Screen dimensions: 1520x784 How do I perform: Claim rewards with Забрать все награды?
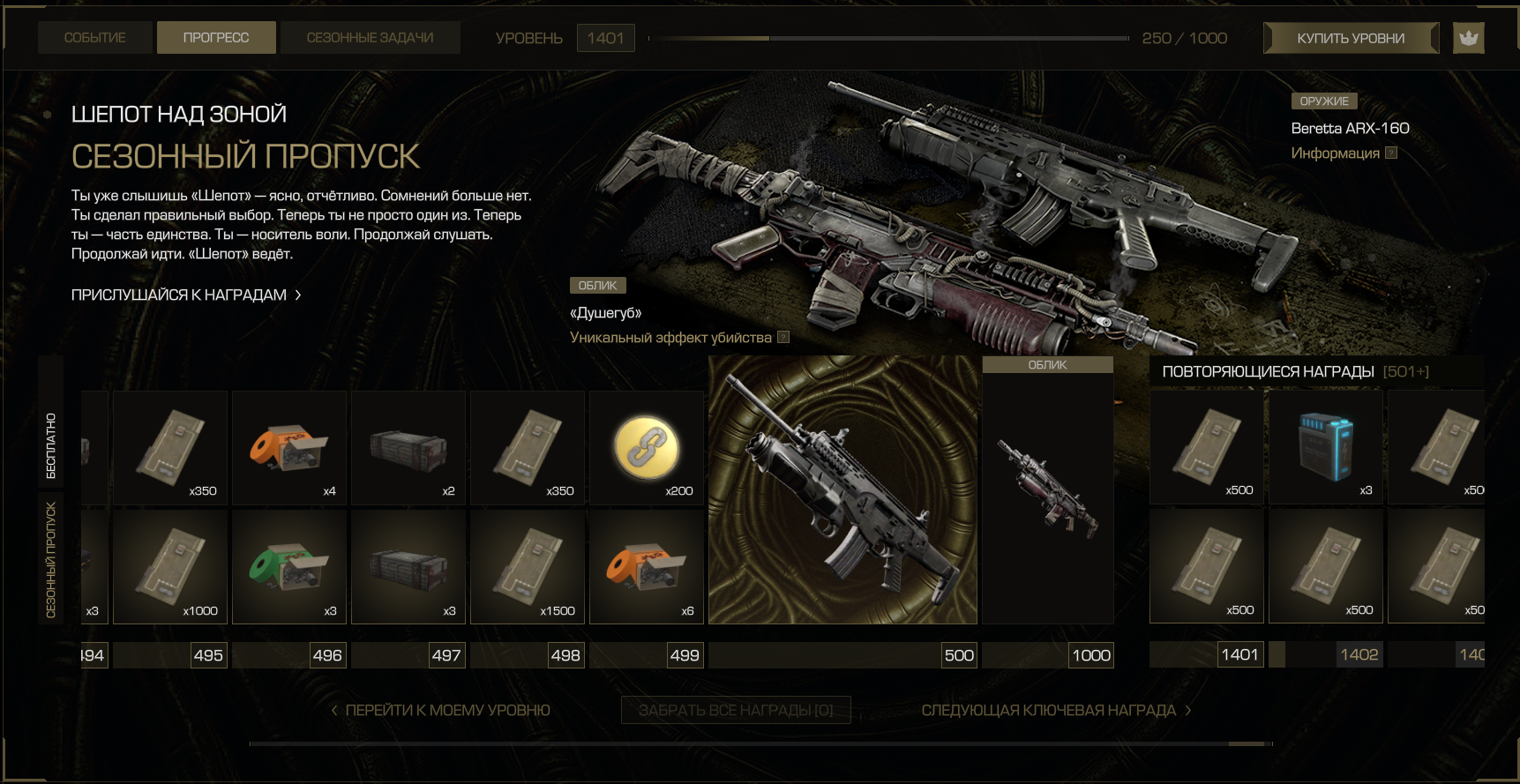coord(736,710)
